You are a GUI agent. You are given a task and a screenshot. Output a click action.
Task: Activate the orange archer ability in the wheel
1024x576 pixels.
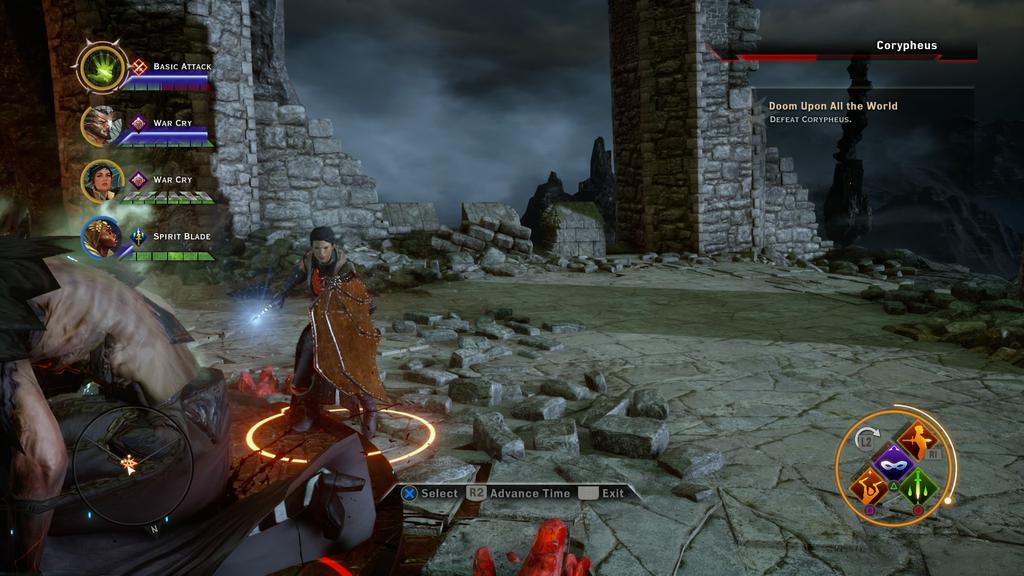click(x=916, y=440)
